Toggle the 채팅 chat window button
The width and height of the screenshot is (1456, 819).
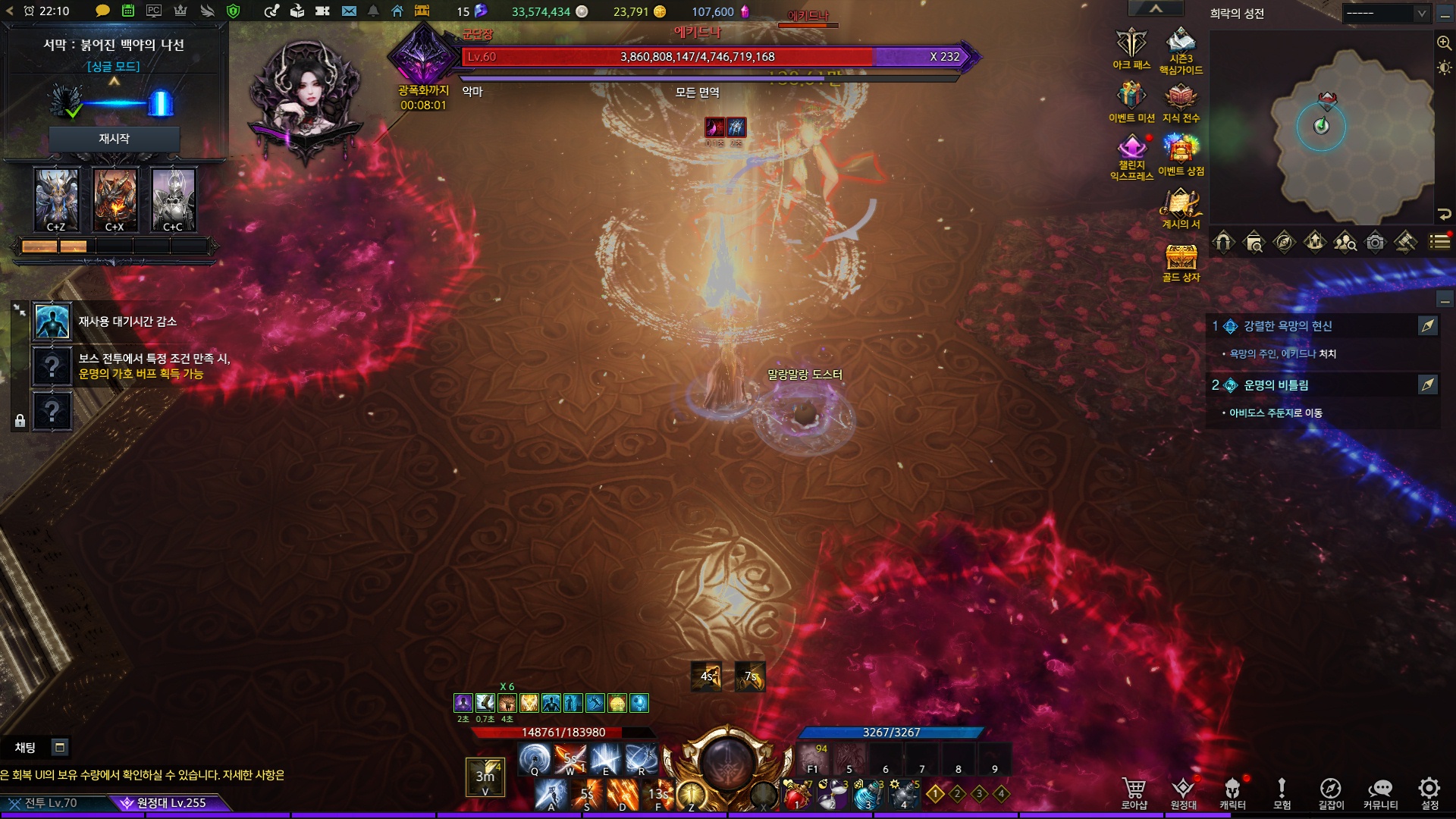(x=59, y=748)
